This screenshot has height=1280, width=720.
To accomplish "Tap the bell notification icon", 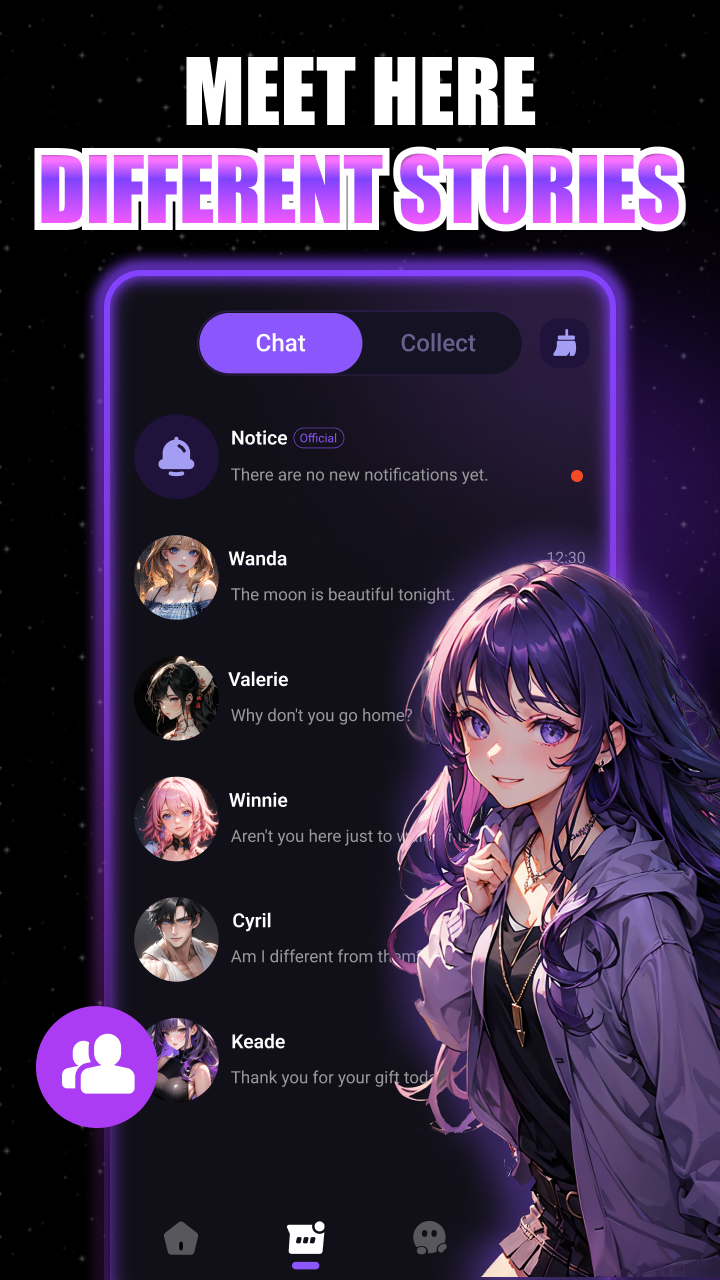I will click(176, 456).
